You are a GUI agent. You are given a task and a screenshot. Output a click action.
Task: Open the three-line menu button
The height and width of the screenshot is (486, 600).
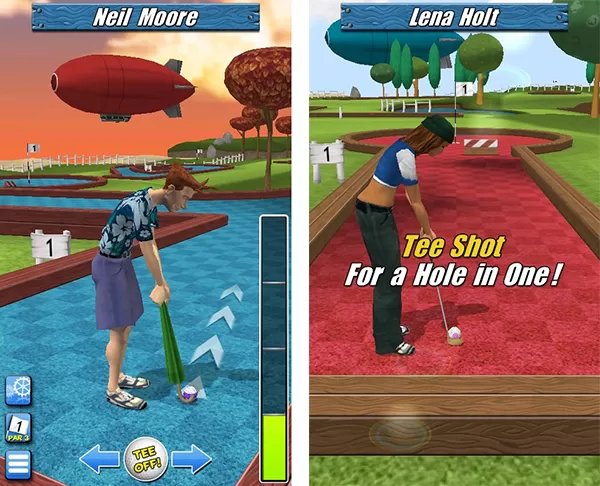(19, 464)
